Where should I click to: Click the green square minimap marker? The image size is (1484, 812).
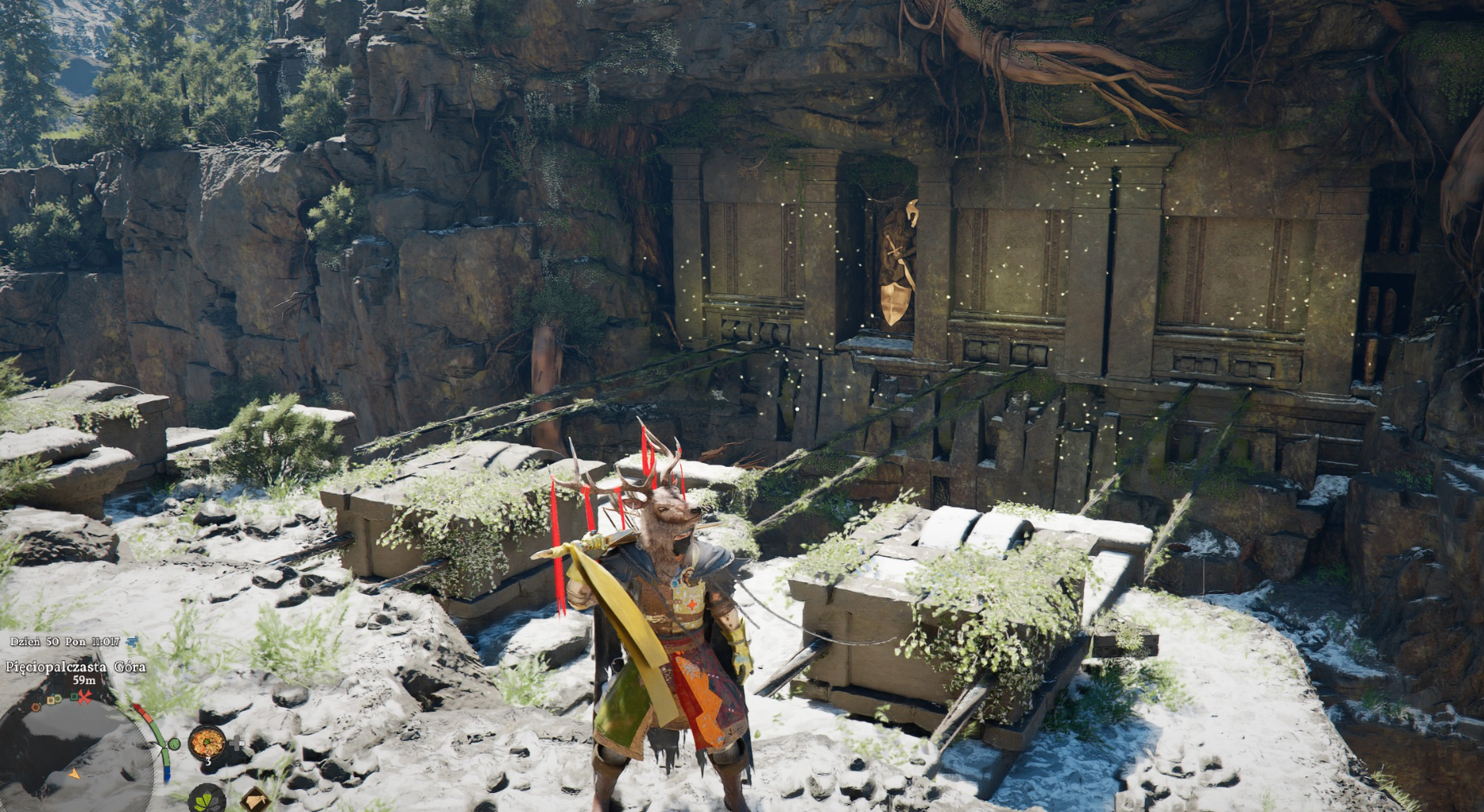click(x=73, y=697)
